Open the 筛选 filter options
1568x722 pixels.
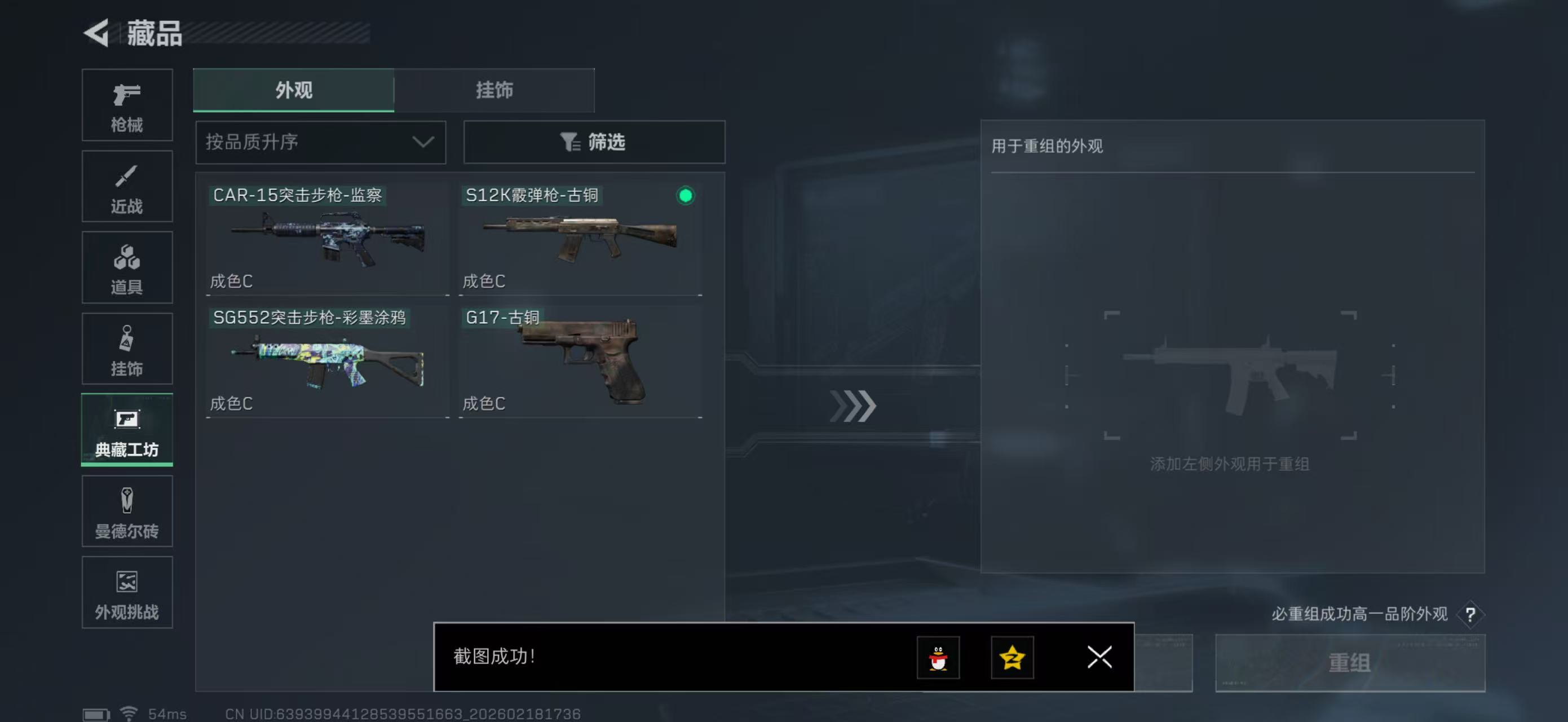594,143
